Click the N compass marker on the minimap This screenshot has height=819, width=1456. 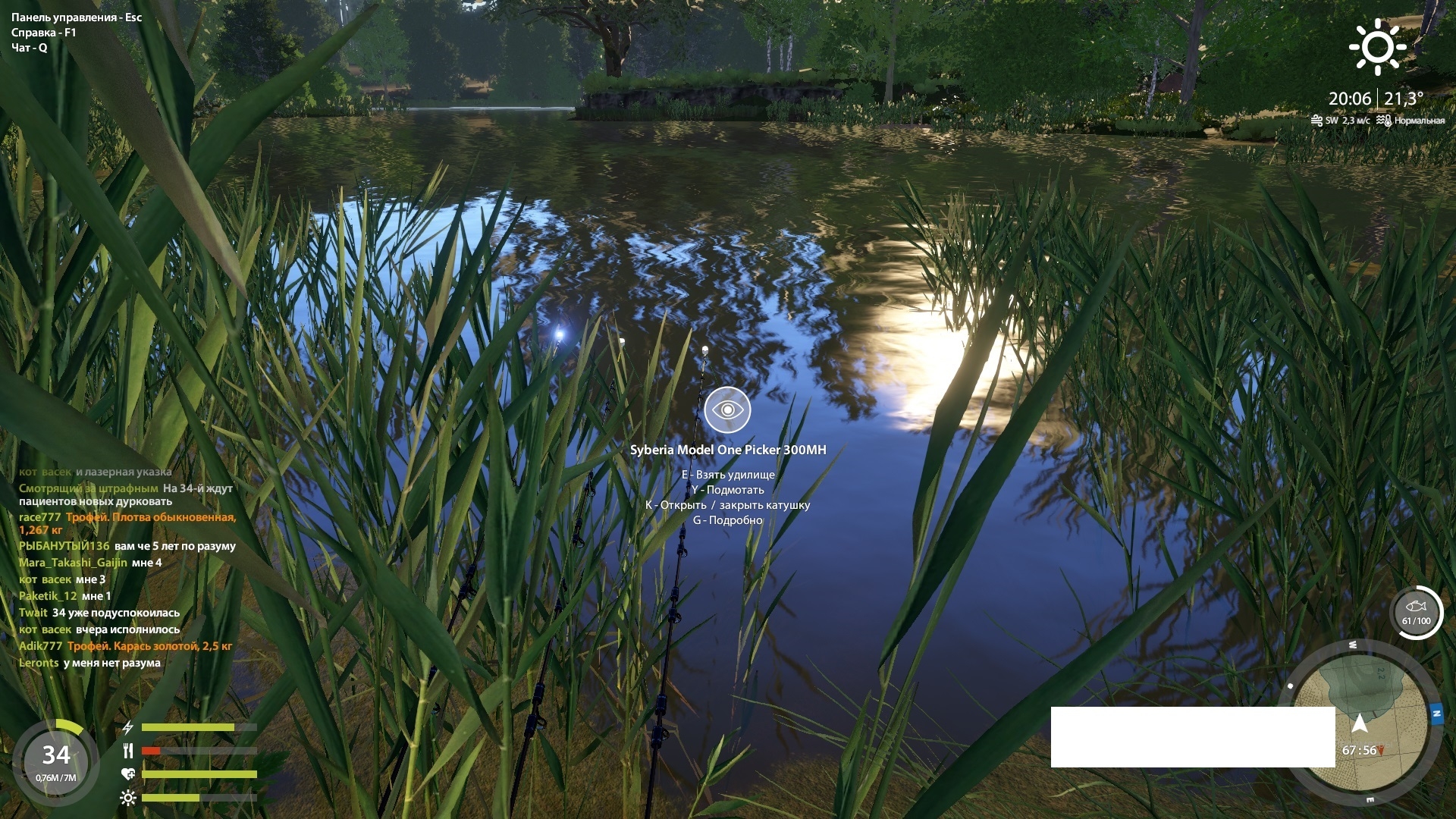(x=1436, y=713)
